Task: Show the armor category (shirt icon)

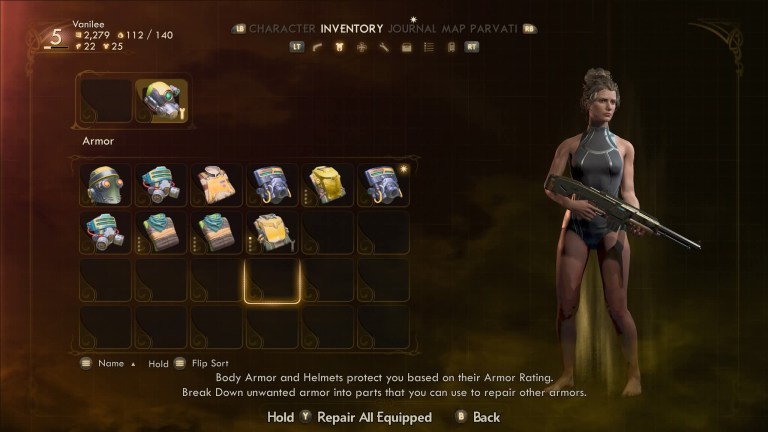Action: point(339,46)
